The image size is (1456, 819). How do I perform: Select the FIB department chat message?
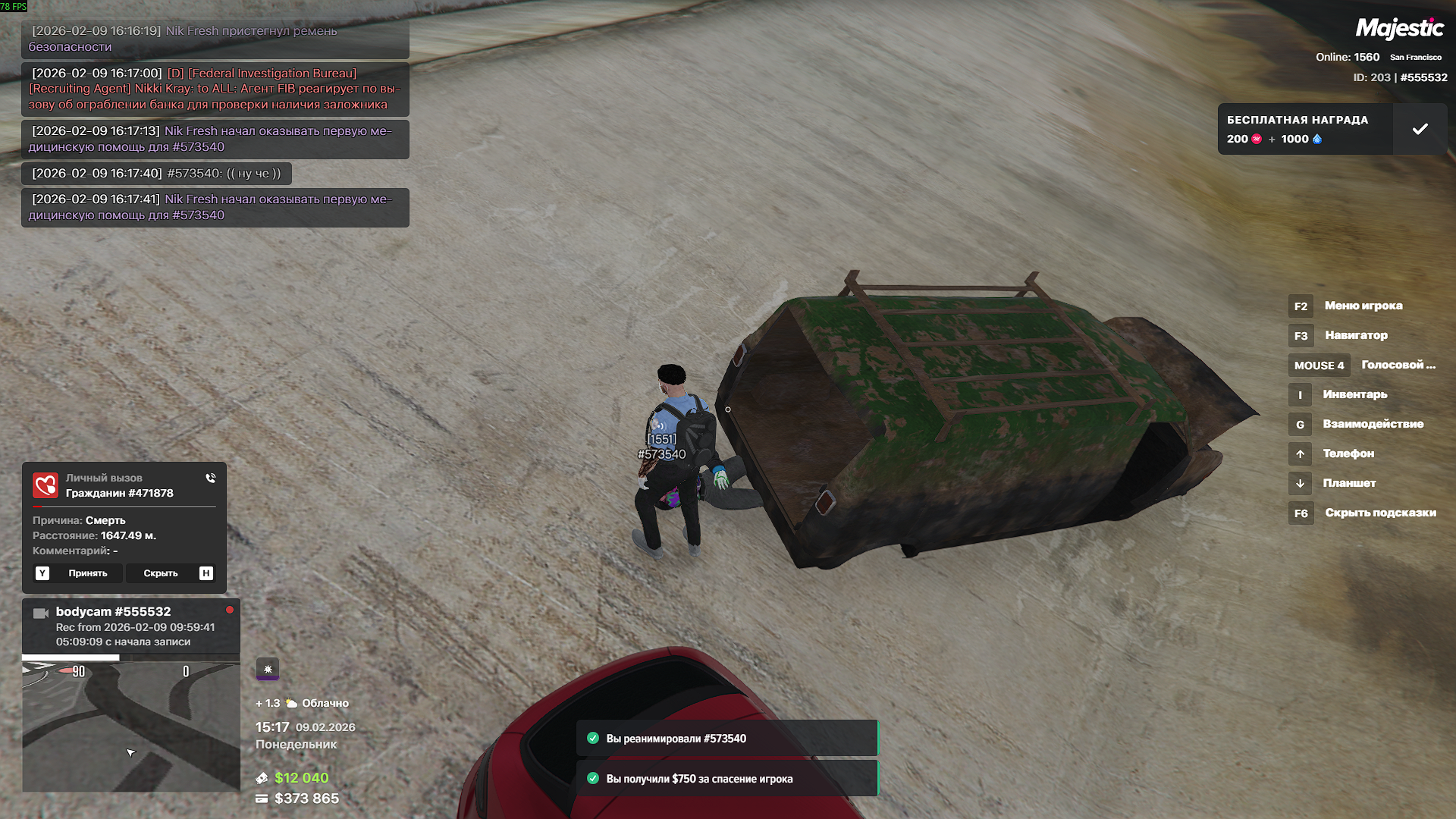click(x=215, y=89)
